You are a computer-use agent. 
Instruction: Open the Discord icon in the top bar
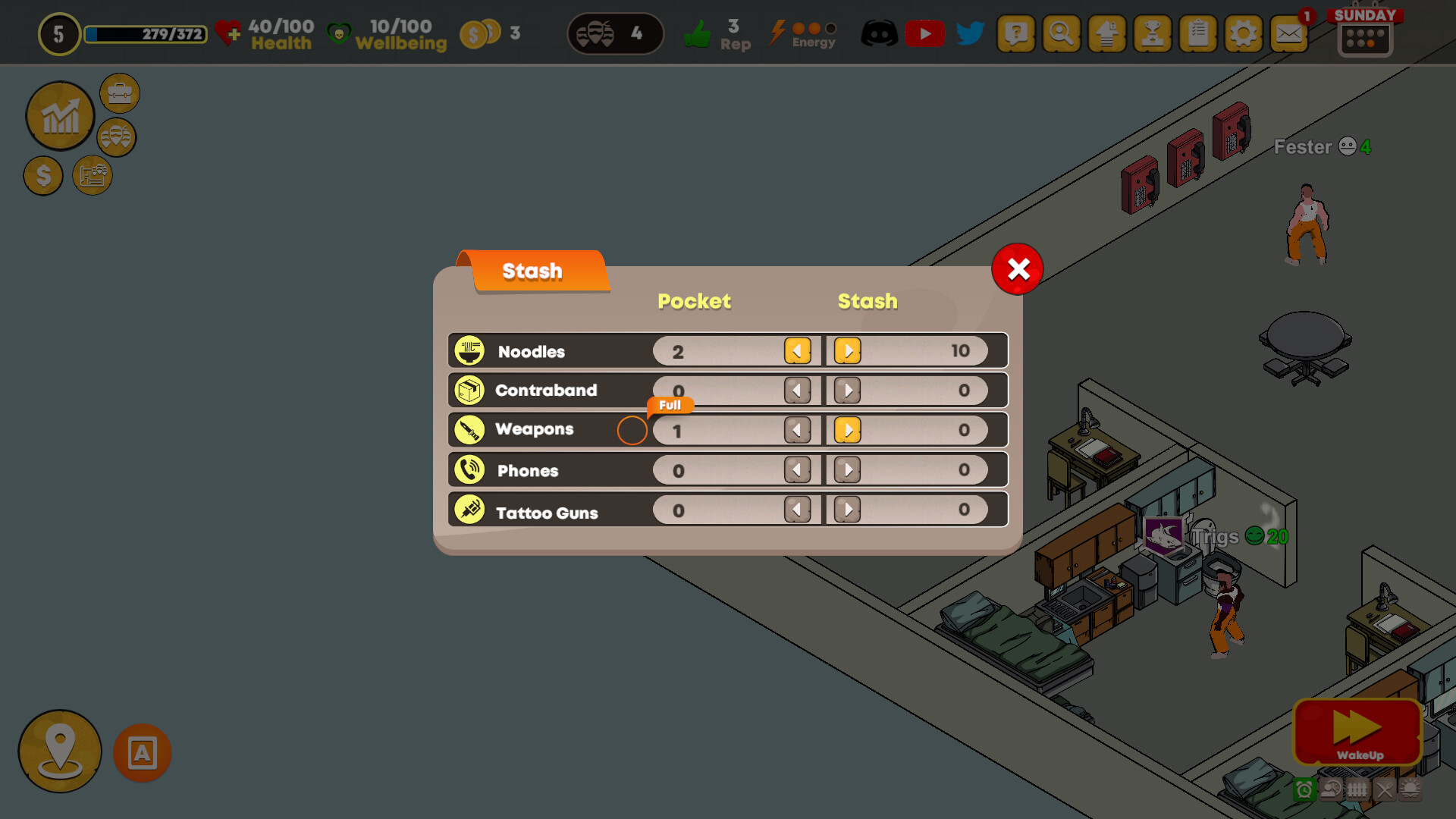pos(878,33)
